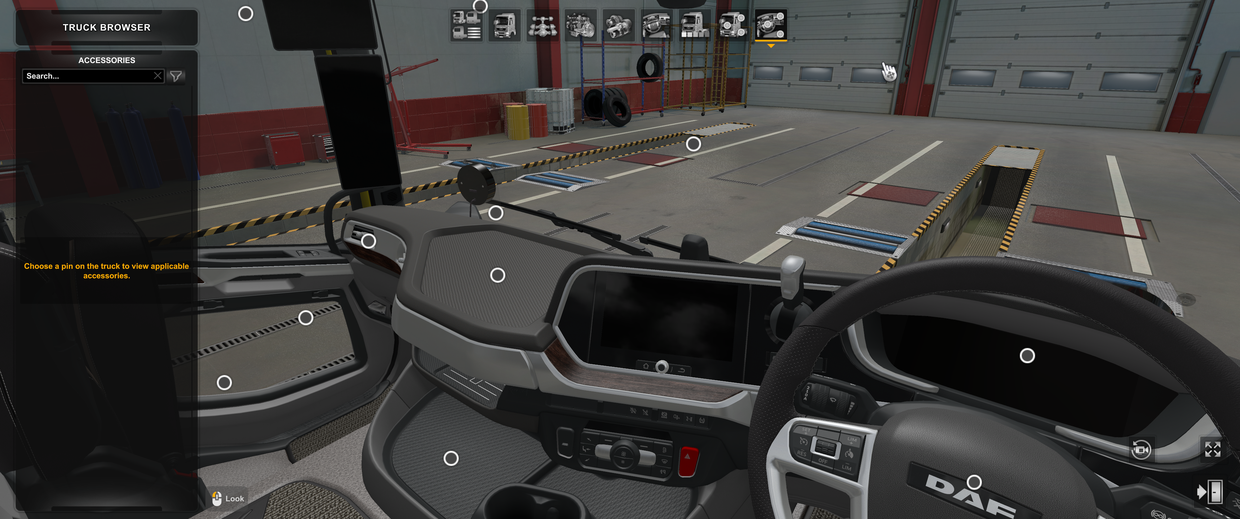Image resolution: width=1240 pixels, height=519 pixels.
Task: Reset the camera view
Action: point(1141,450)
